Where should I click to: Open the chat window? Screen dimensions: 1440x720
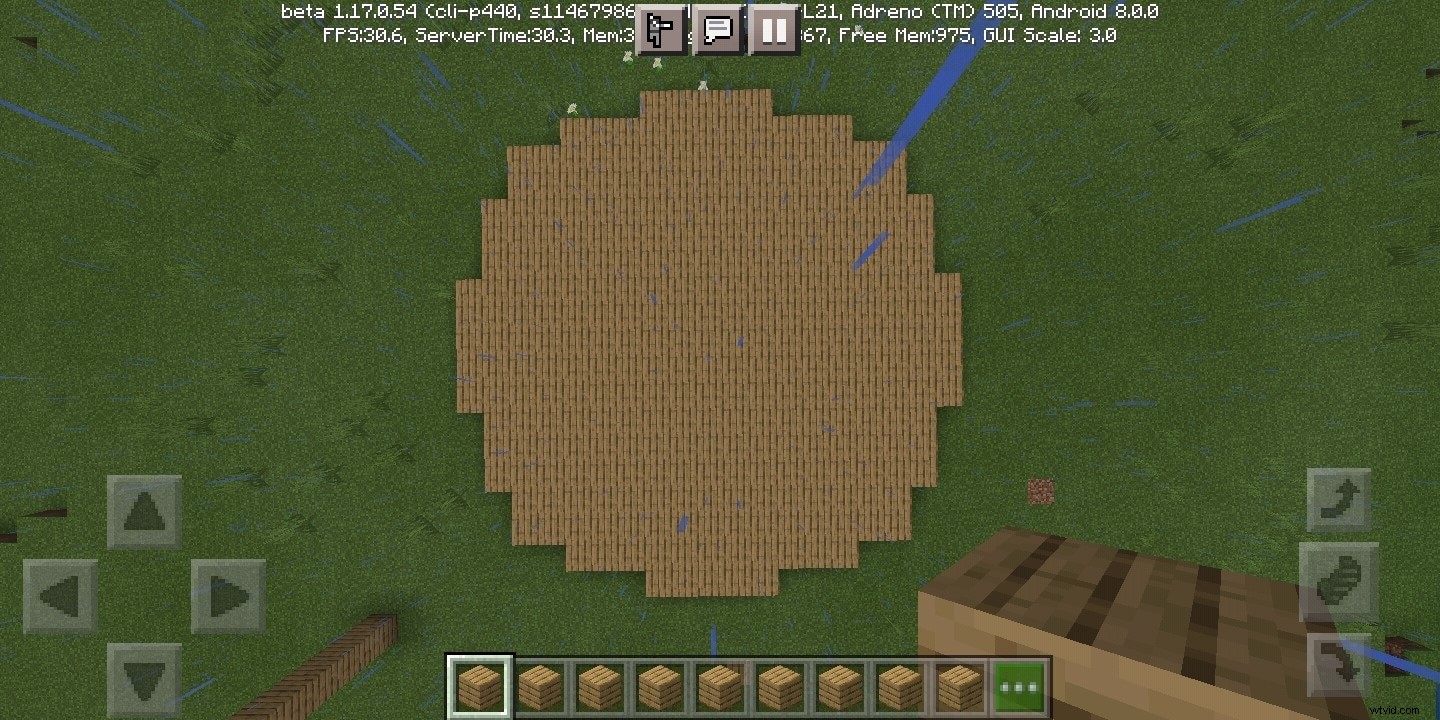pyautogui.click(x=717, y=30)
